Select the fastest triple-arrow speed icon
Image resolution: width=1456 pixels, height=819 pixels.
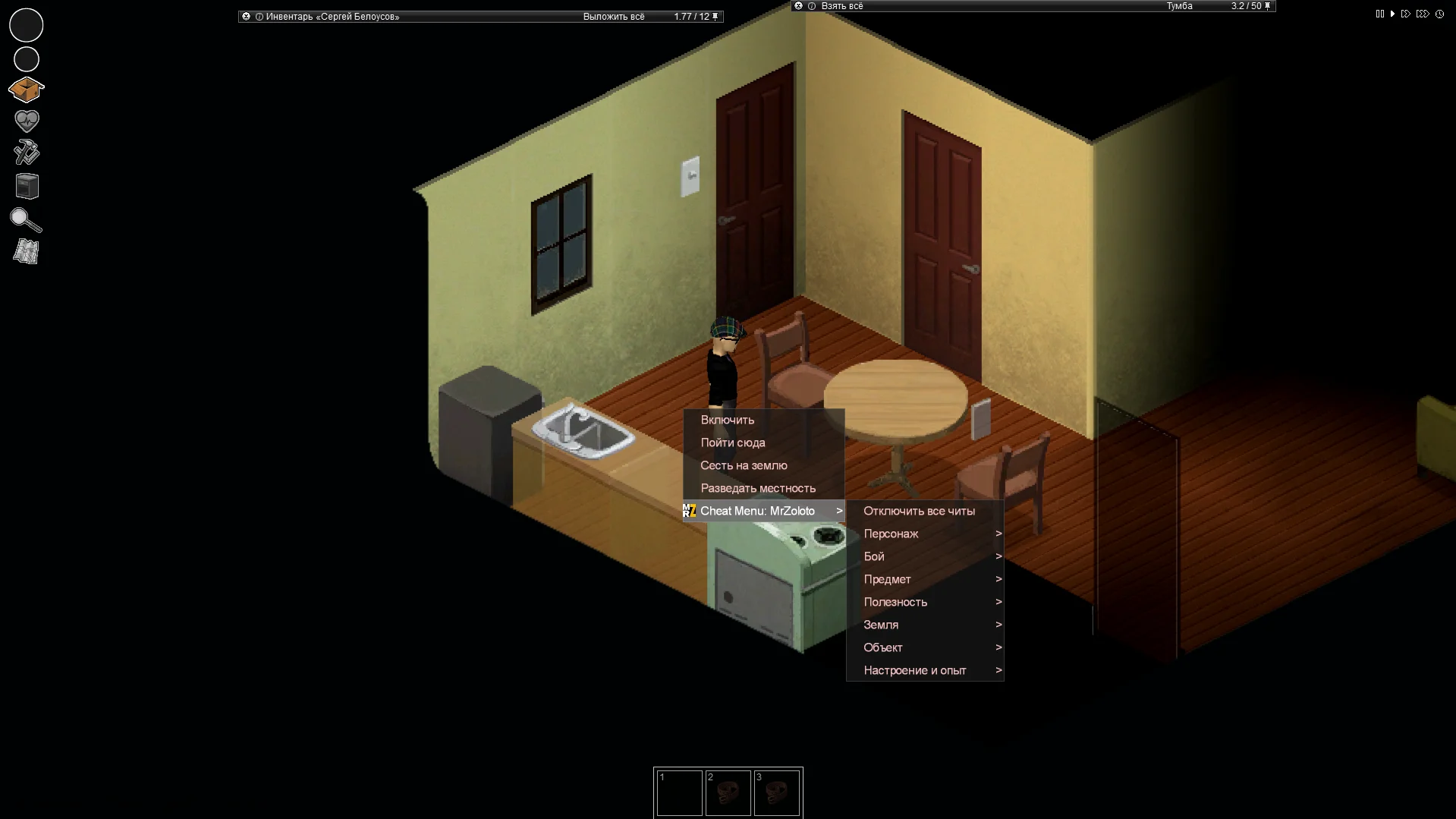pyautogui.click(x=1423, y=13)
